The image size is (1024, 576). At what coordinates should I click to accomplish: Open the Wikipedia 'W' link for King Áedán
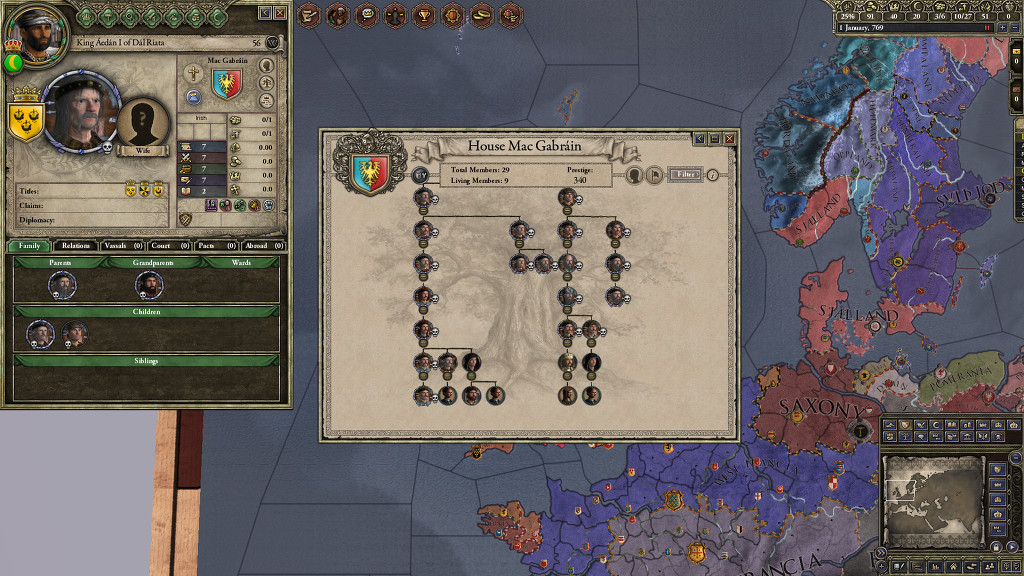273,43
